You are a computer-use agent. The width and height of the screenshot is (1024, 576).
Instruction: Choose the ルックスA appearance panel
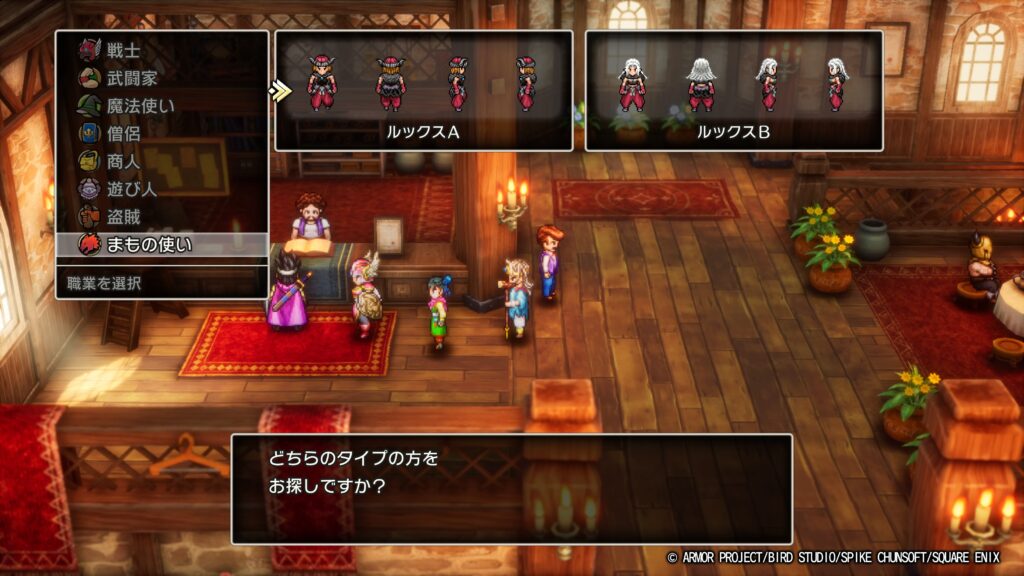[x=423, y=90]
